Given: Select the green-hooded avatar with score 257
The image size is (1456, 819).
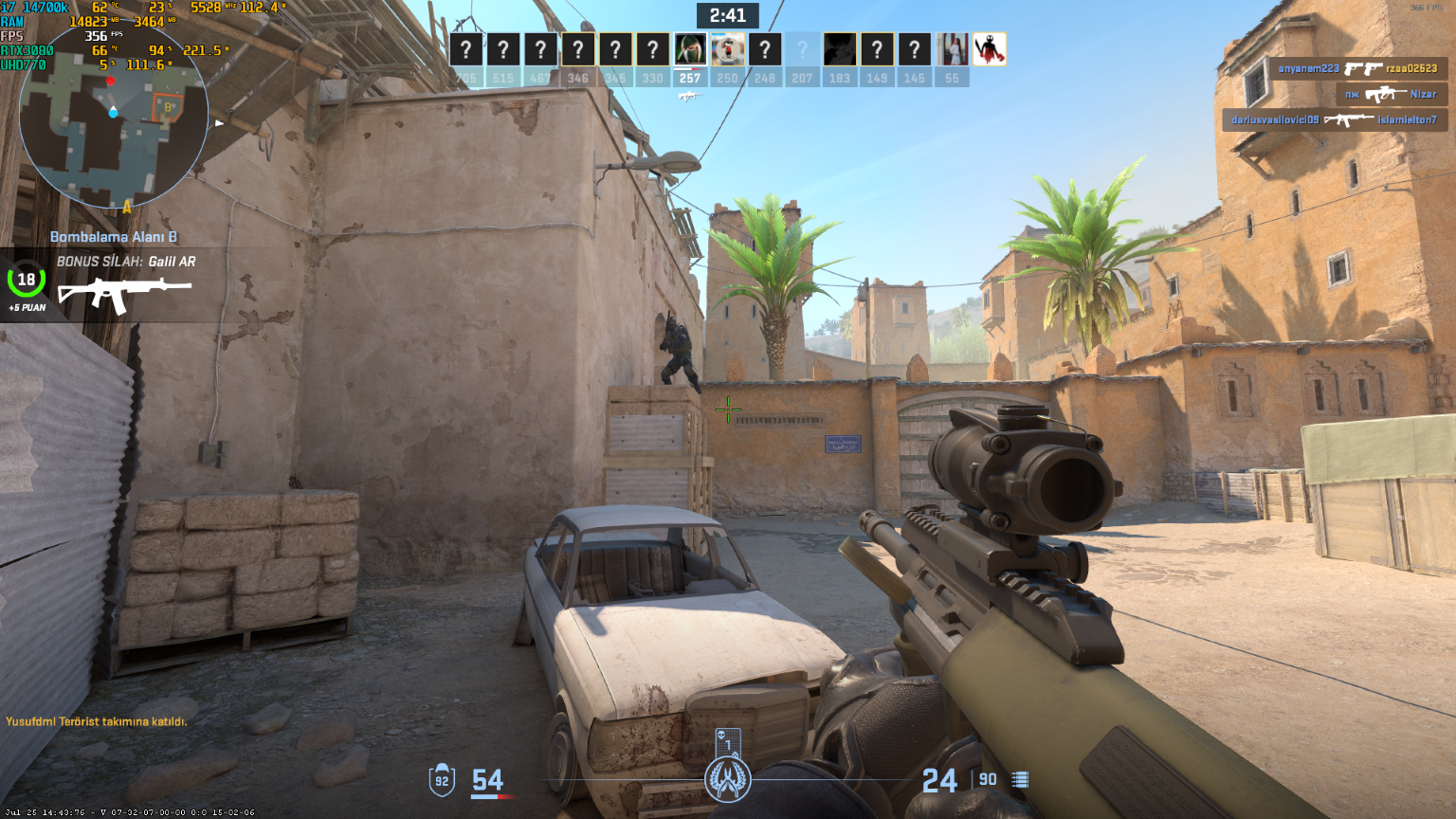Looking at the screenshot, I should [x=690, y=49].
